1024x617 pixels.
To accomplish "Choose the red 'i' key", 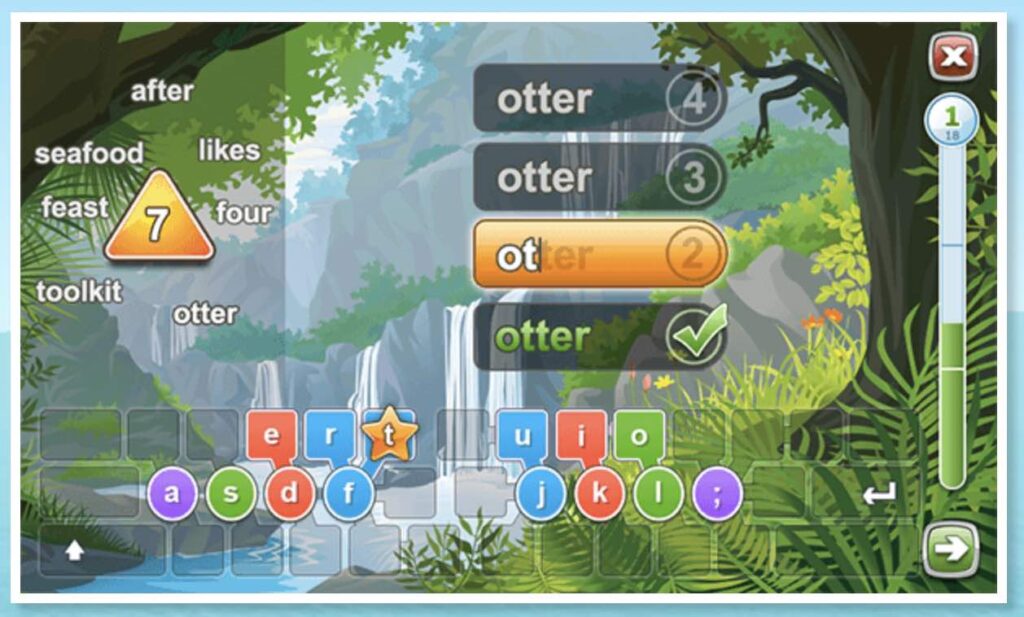I will [581, 436].
